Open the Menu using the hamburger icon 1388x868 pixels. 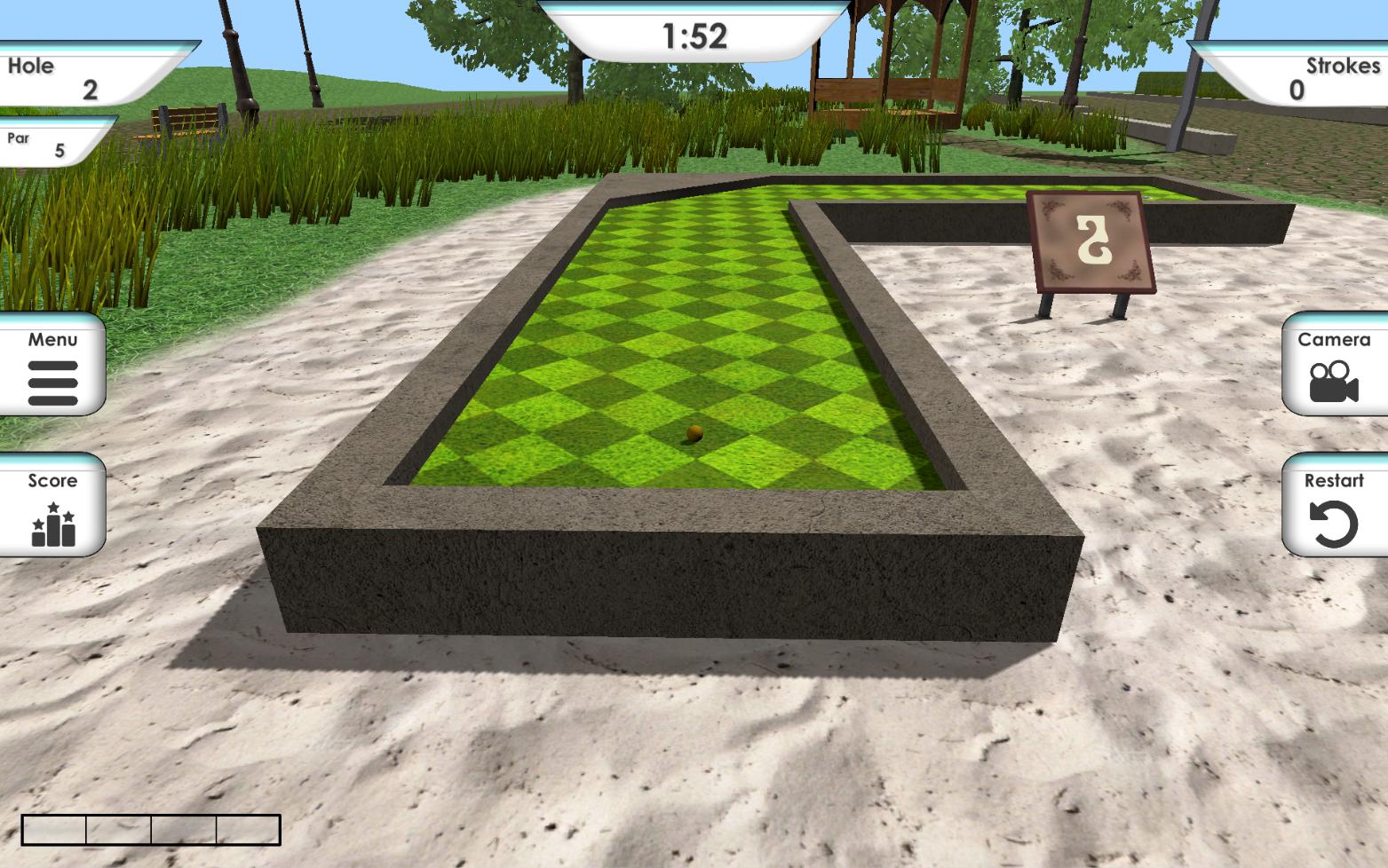(52, 385)
